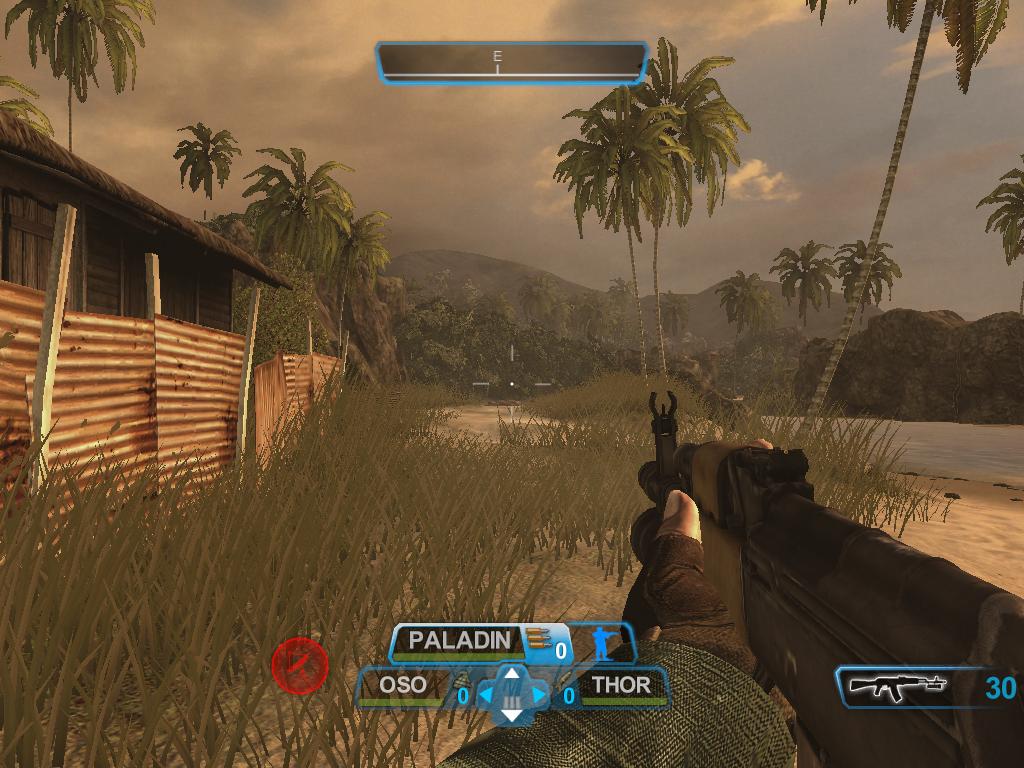Select squad member OSO
This screenshot has width=1024, height=768.
[402, 686]
